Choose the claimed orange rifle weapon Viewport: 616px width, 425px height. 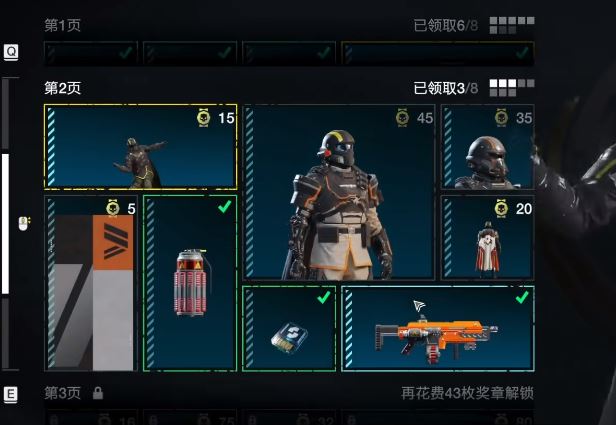pos(437,328)
